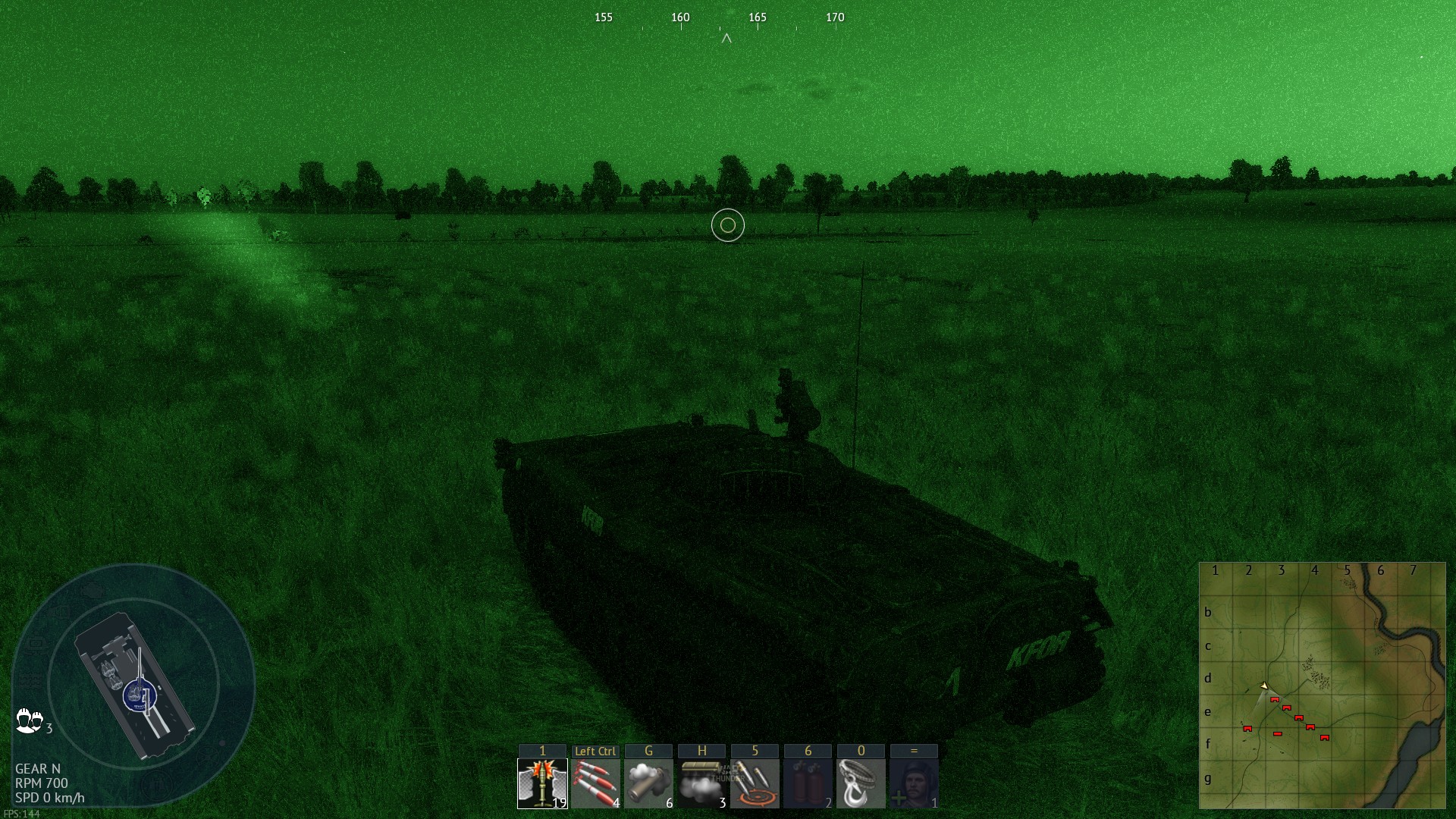Fire the red-tipped rocket salvo slot
Screen dimensions: 1456x819
[595, 783]
